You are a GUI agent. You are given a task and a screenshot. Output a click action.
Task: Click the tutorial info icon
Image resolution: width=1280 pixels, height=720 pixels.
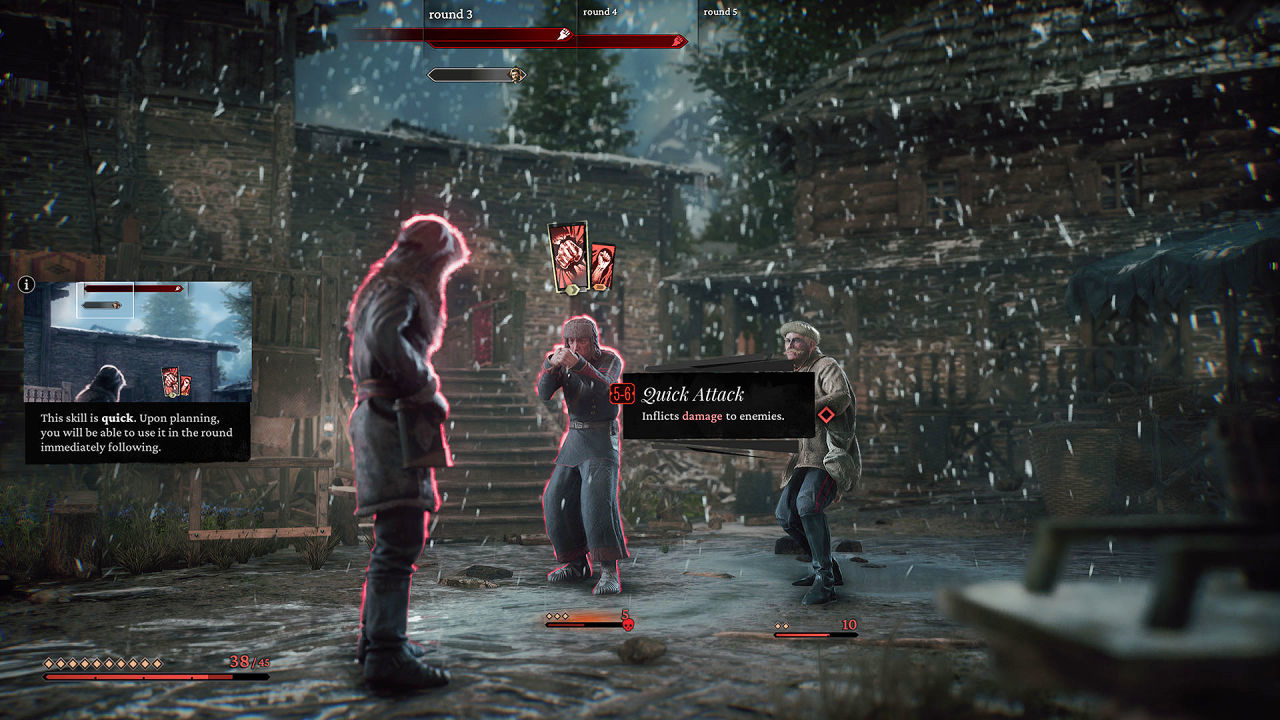[27, 285]
